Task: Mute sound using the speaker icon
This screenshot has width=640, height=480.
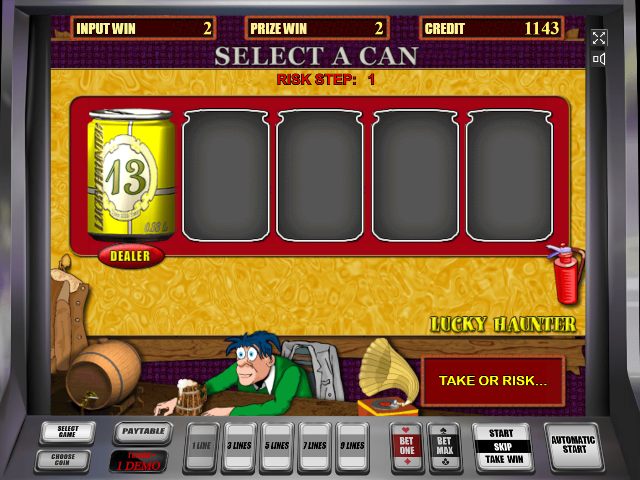Action: pos(599,59)
